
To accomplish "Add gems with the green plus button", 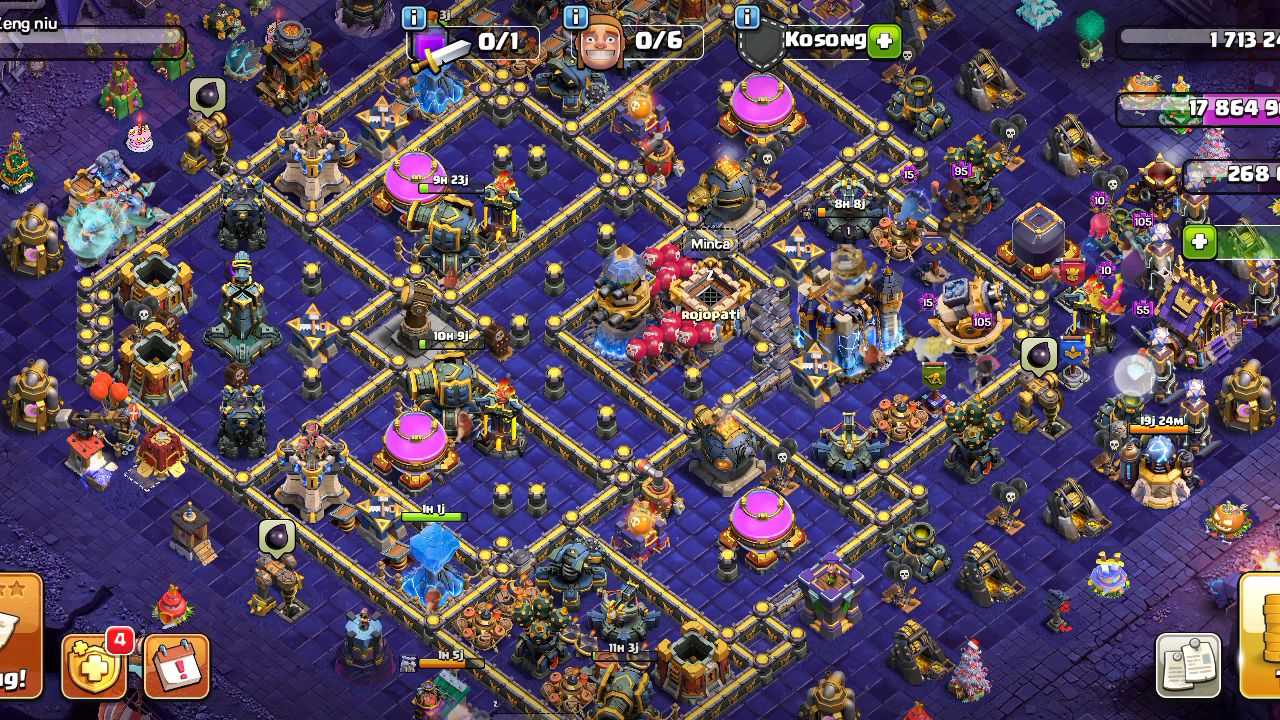I will click(1199, 241).
